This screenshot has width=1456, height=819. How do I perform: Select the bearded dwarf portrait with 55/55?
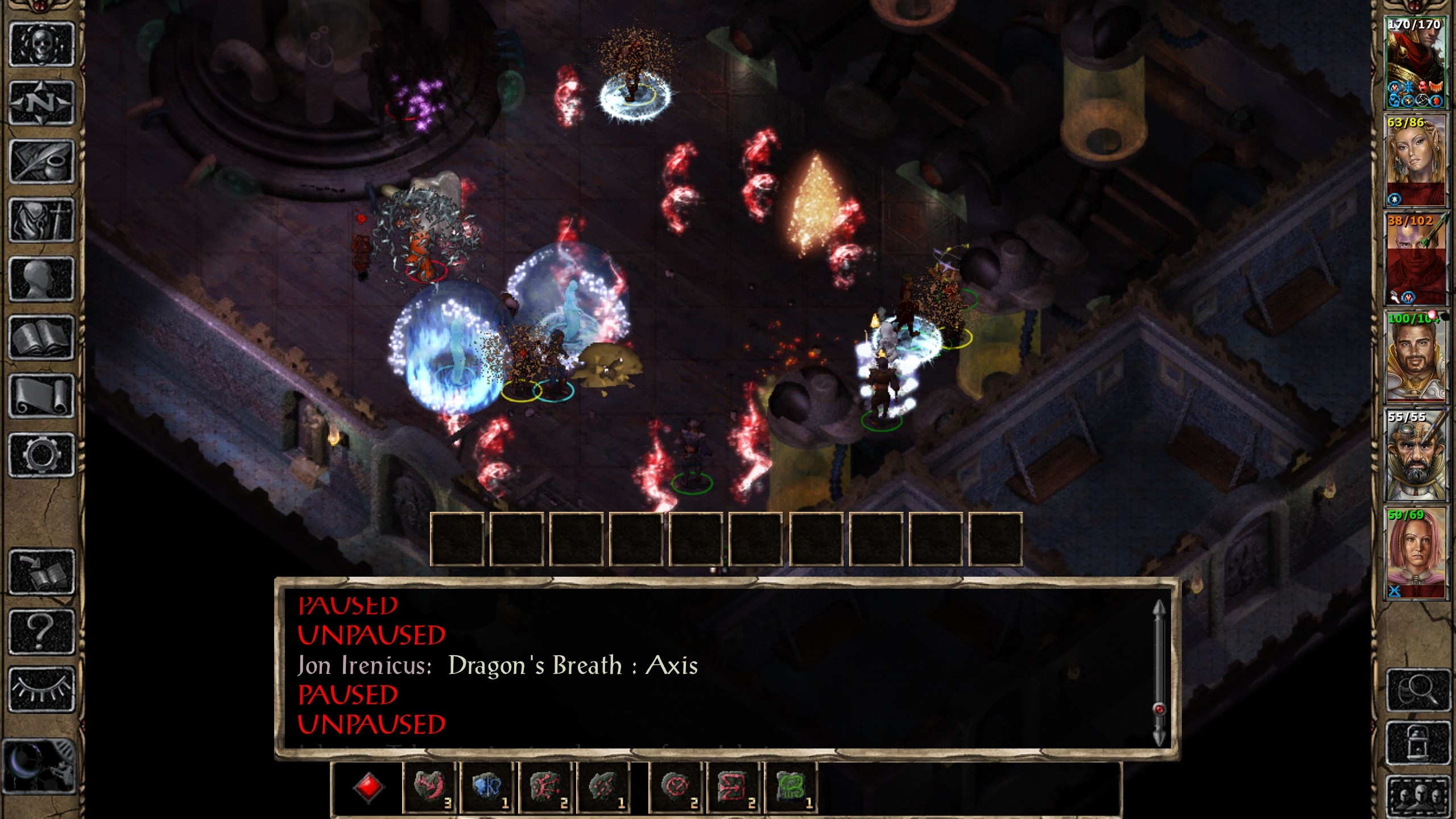[x=1415, y=455]
